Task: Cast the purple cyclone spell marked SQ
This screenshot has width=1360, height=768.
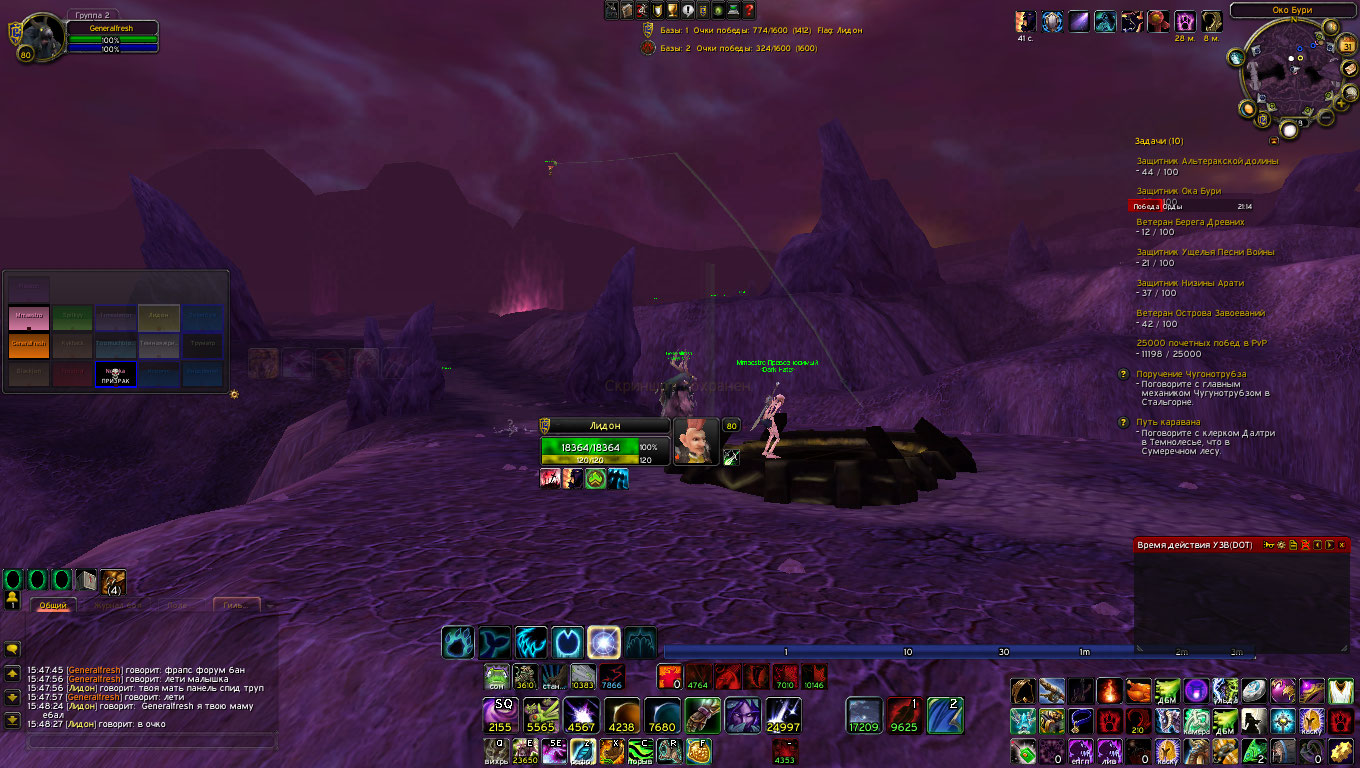Action: [498, 714]
